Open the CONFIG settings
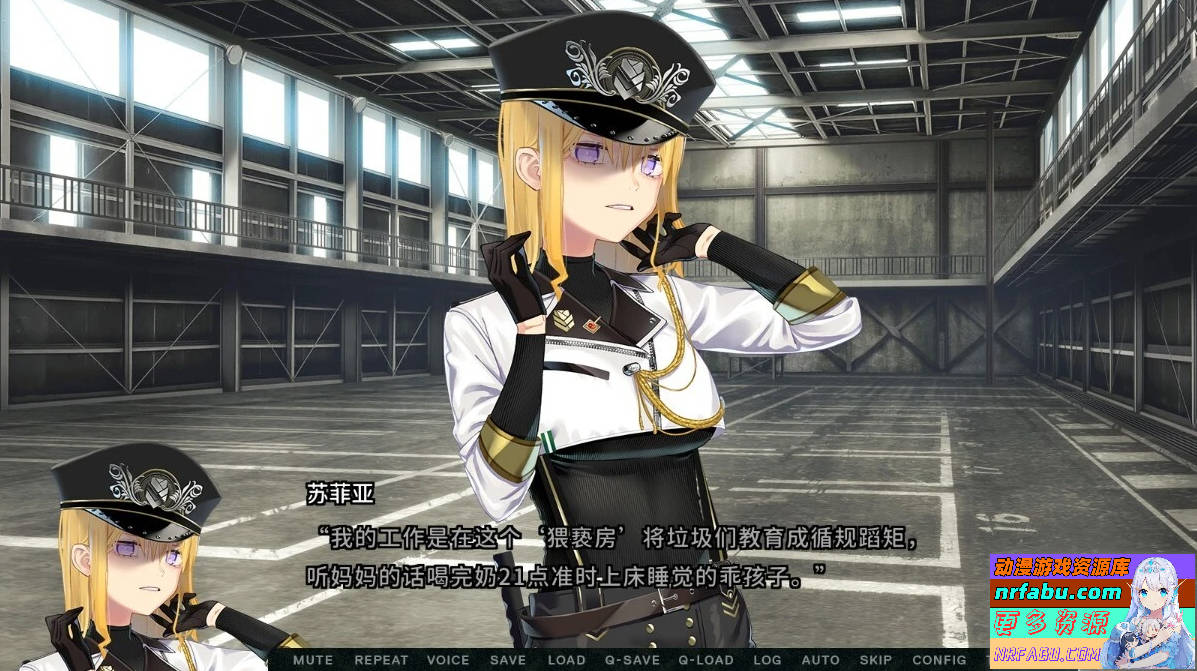The height and width of the screenshot is (671, 1197). point(939,660)
